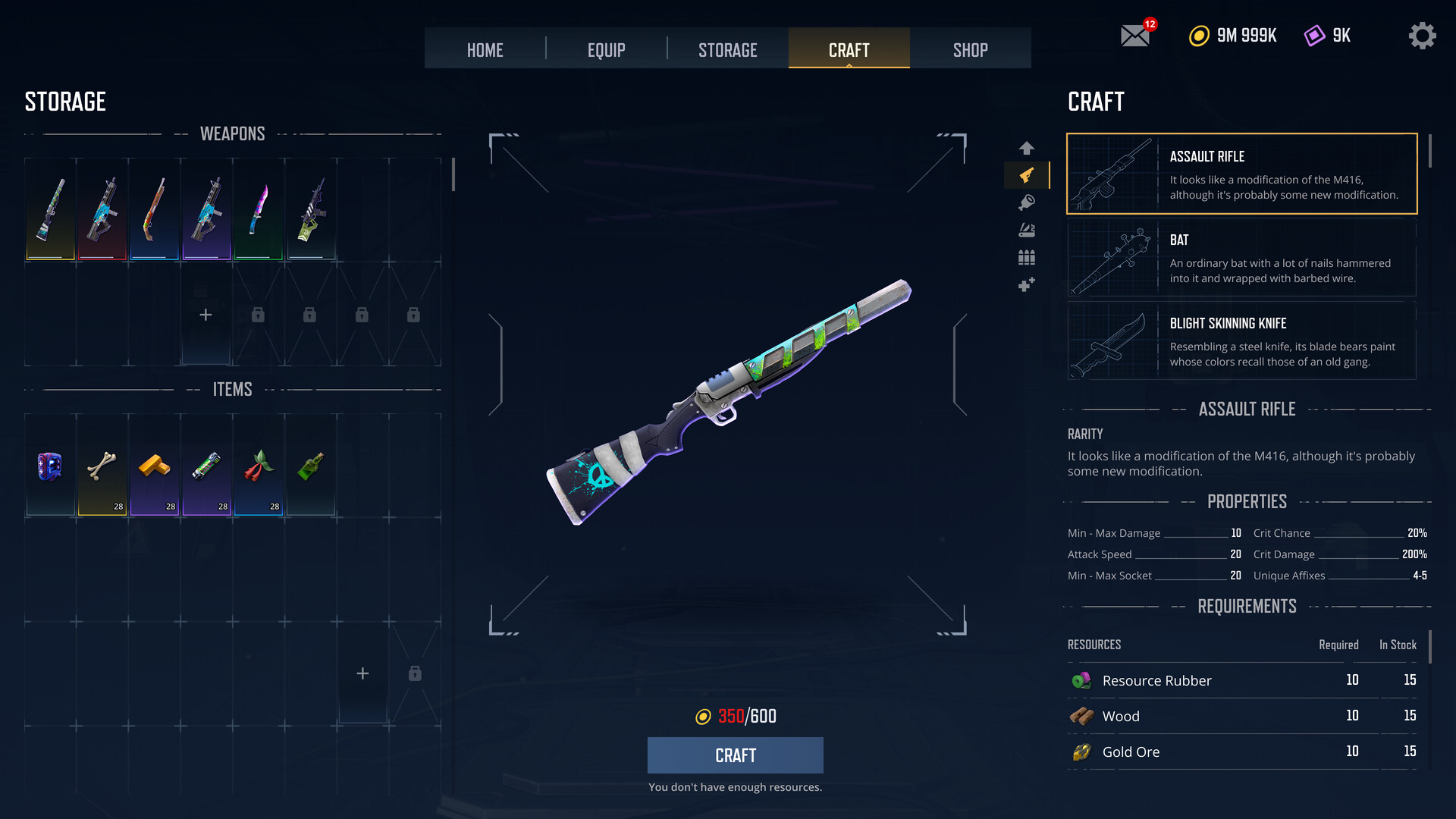The image size is (1456, 819).
Task: Select the green bottle item slot
Action: pos(311,466)
